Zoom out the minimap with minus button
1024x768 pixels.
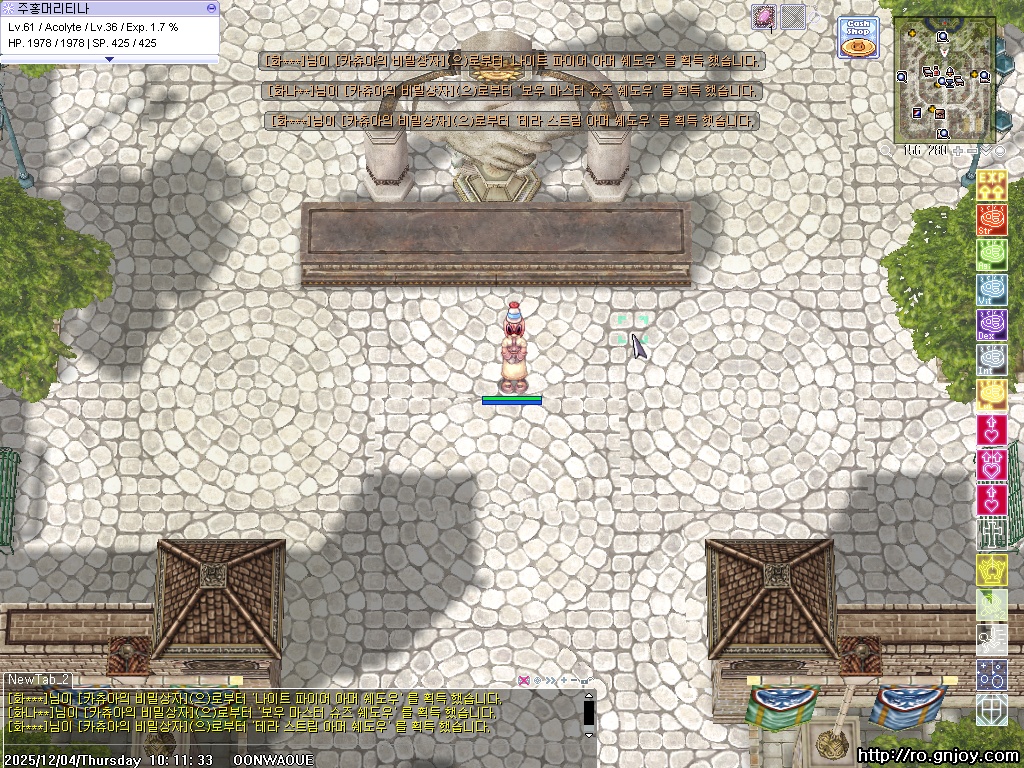[972, 150]
